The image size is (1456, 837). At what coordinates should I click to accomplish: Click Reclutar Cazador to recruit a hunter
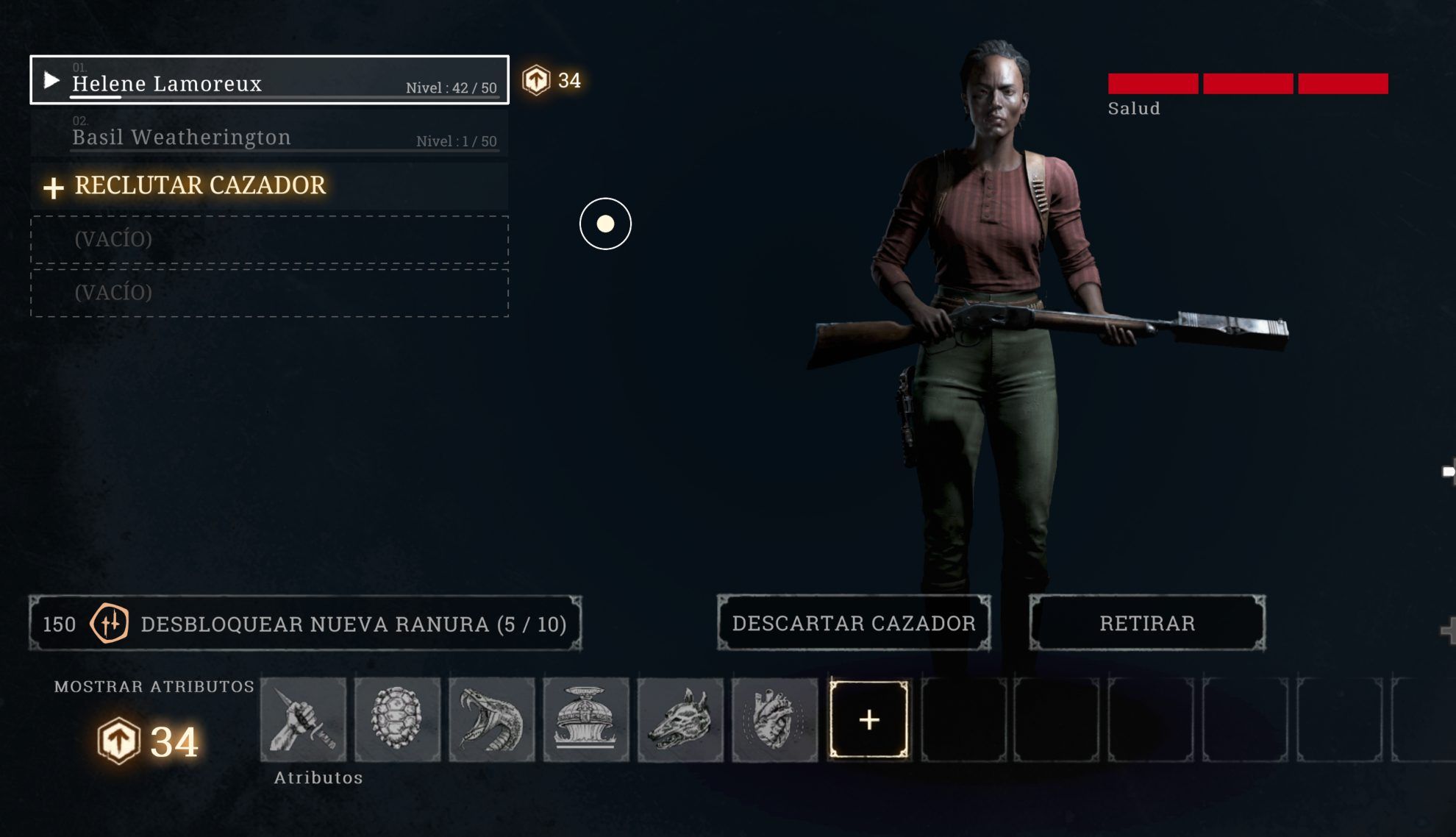tap(200, 186)
